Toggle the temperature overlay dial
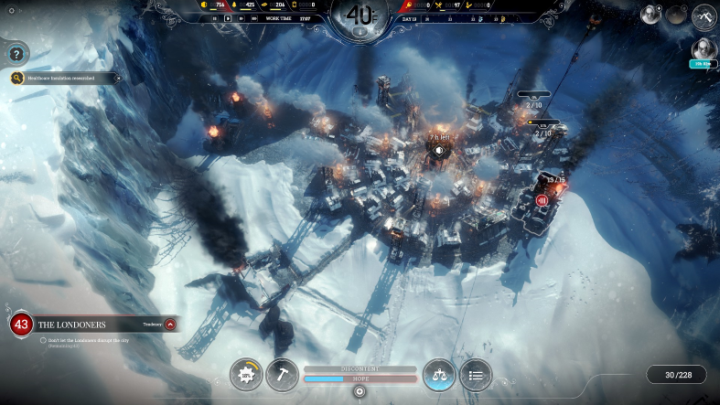The image size is (720, 405). point(360,18)
